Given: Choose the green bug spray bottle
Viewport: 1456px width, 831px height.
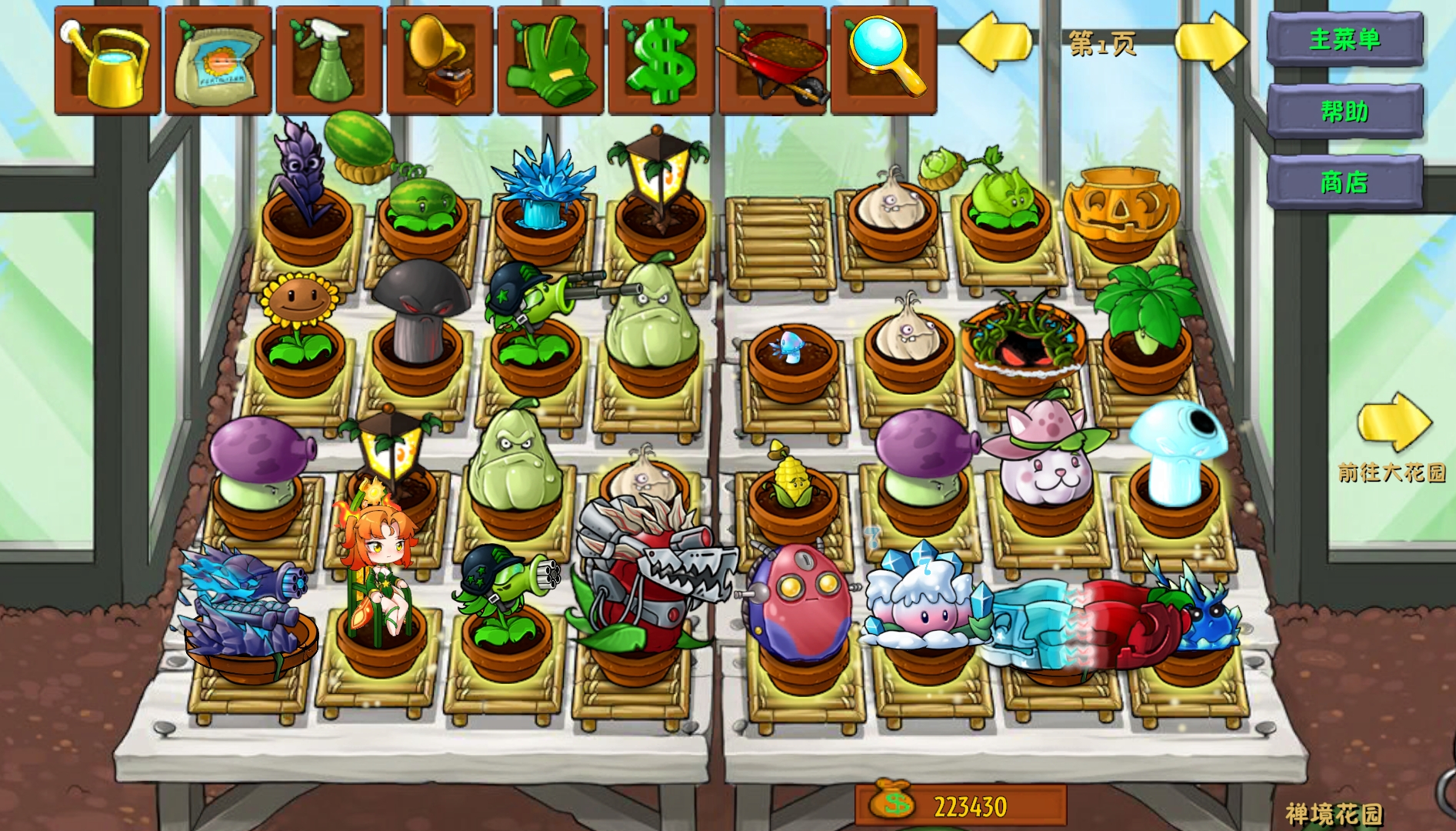Looking at the screenshot, I should coord(329,61).
